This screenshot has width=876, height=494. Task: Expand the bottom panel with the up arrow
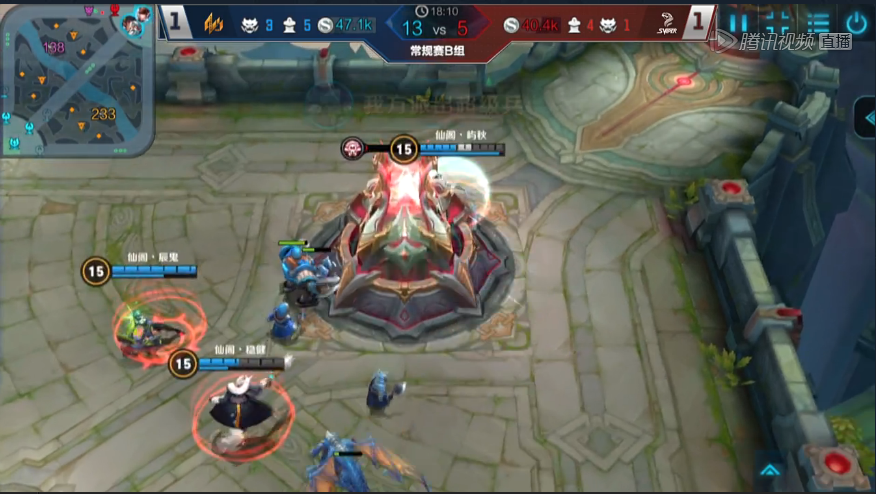tap(769, 469)
